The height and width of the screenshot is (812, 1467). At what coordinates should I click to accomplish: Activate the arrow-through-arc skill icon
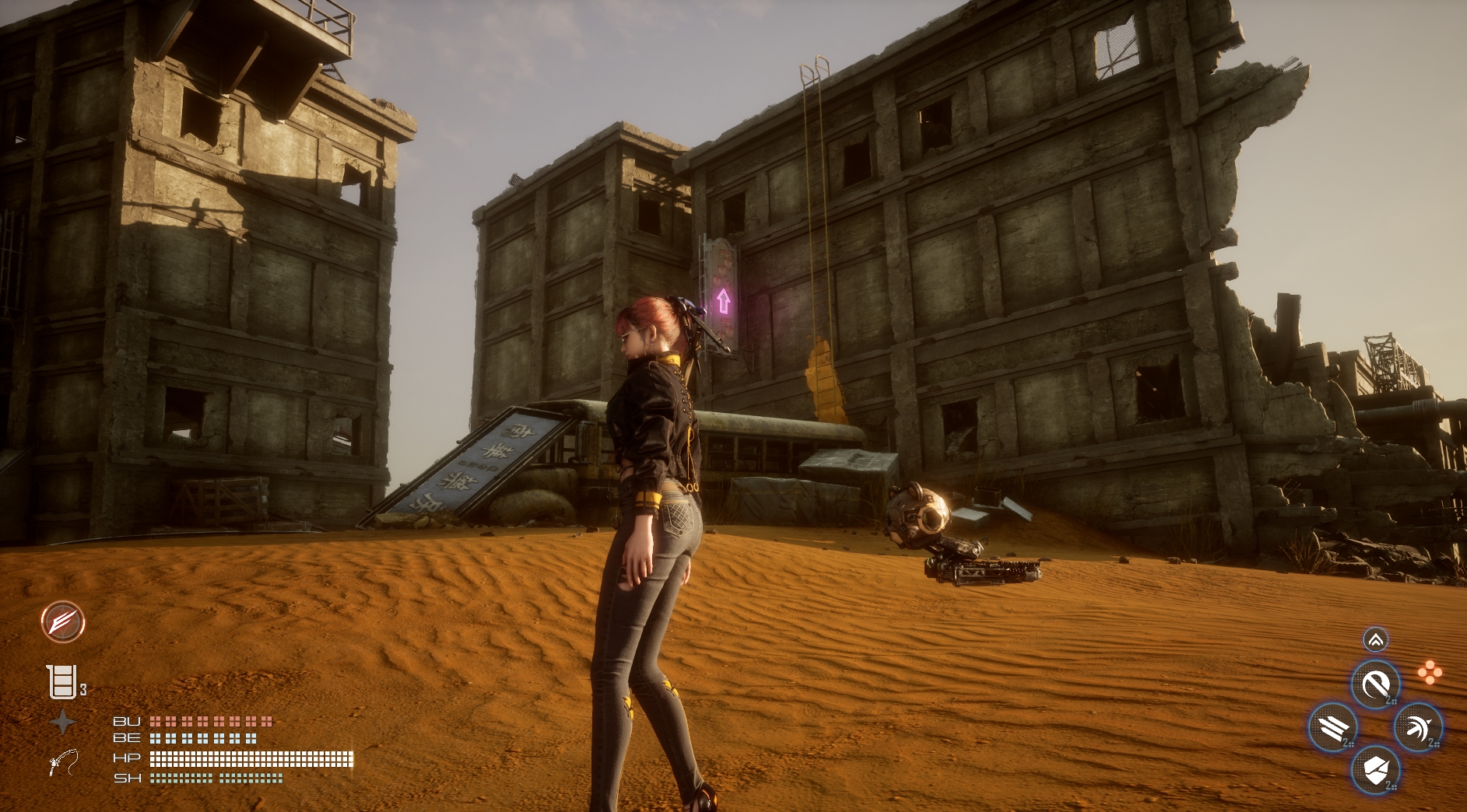[x=1417, y=728]
